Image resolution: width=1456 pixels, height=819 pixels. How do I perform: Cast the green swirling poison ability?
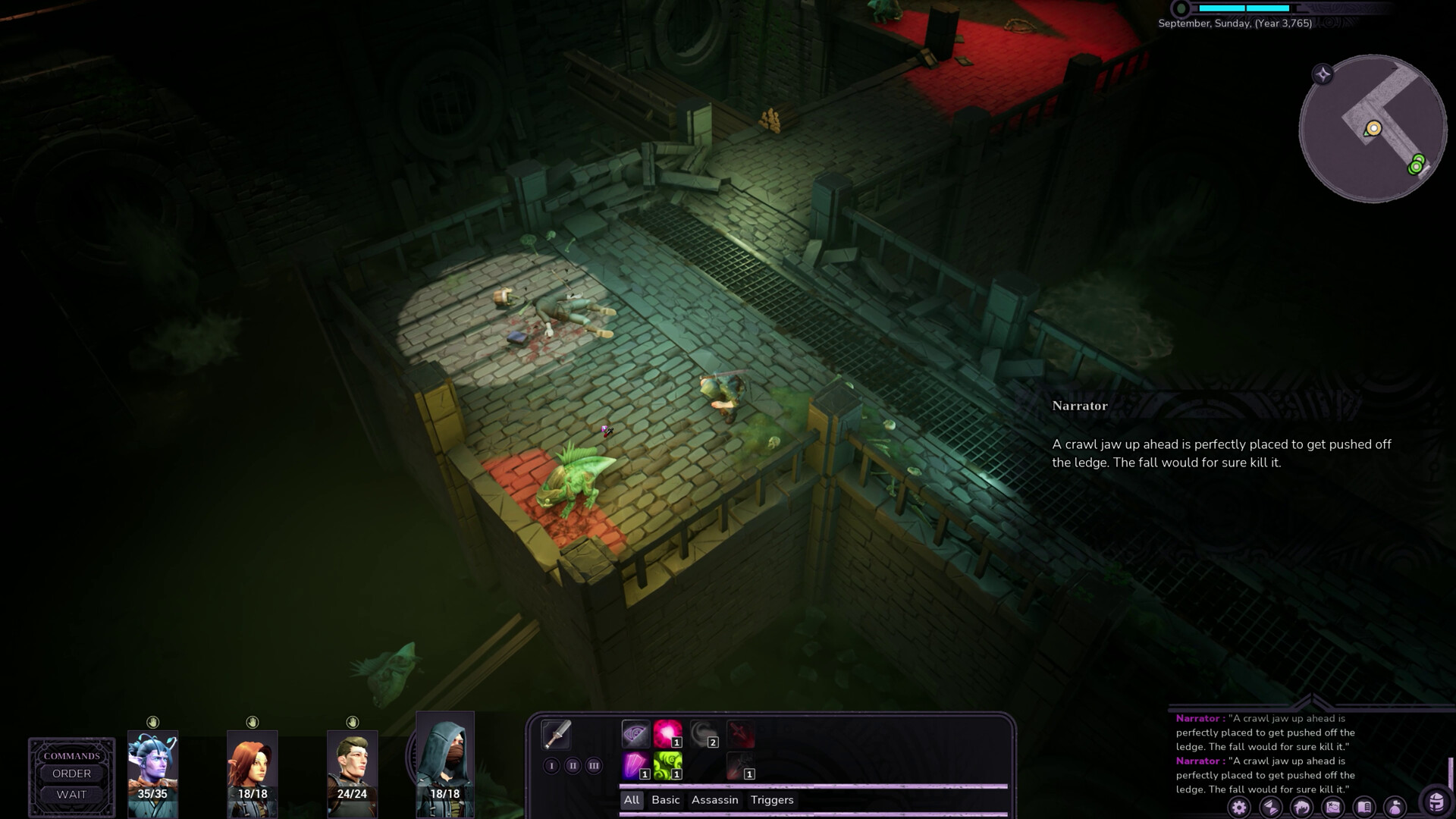pos(668,767)
